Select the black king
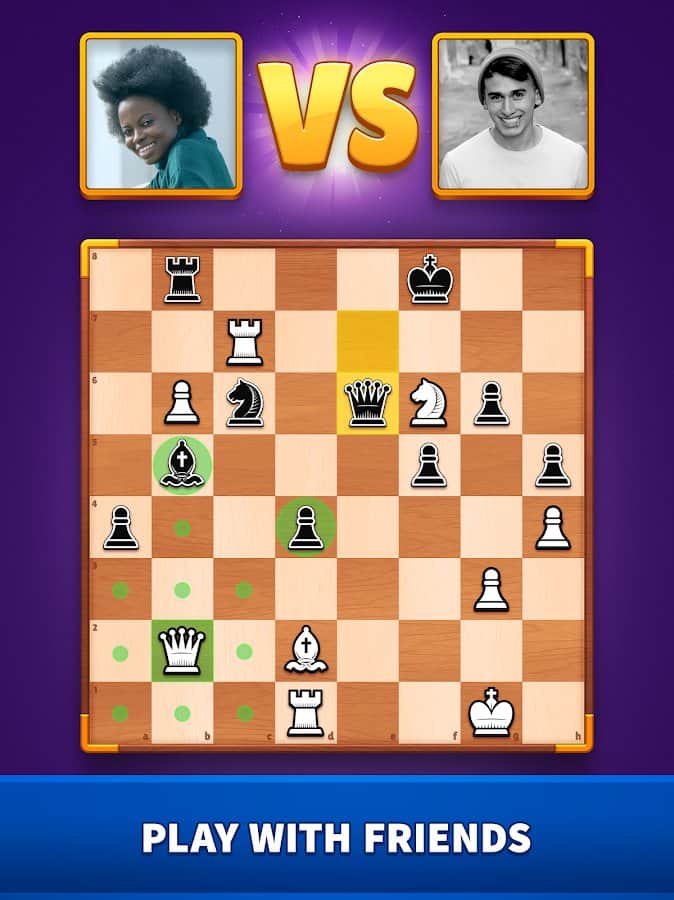 tap(430, 280)
